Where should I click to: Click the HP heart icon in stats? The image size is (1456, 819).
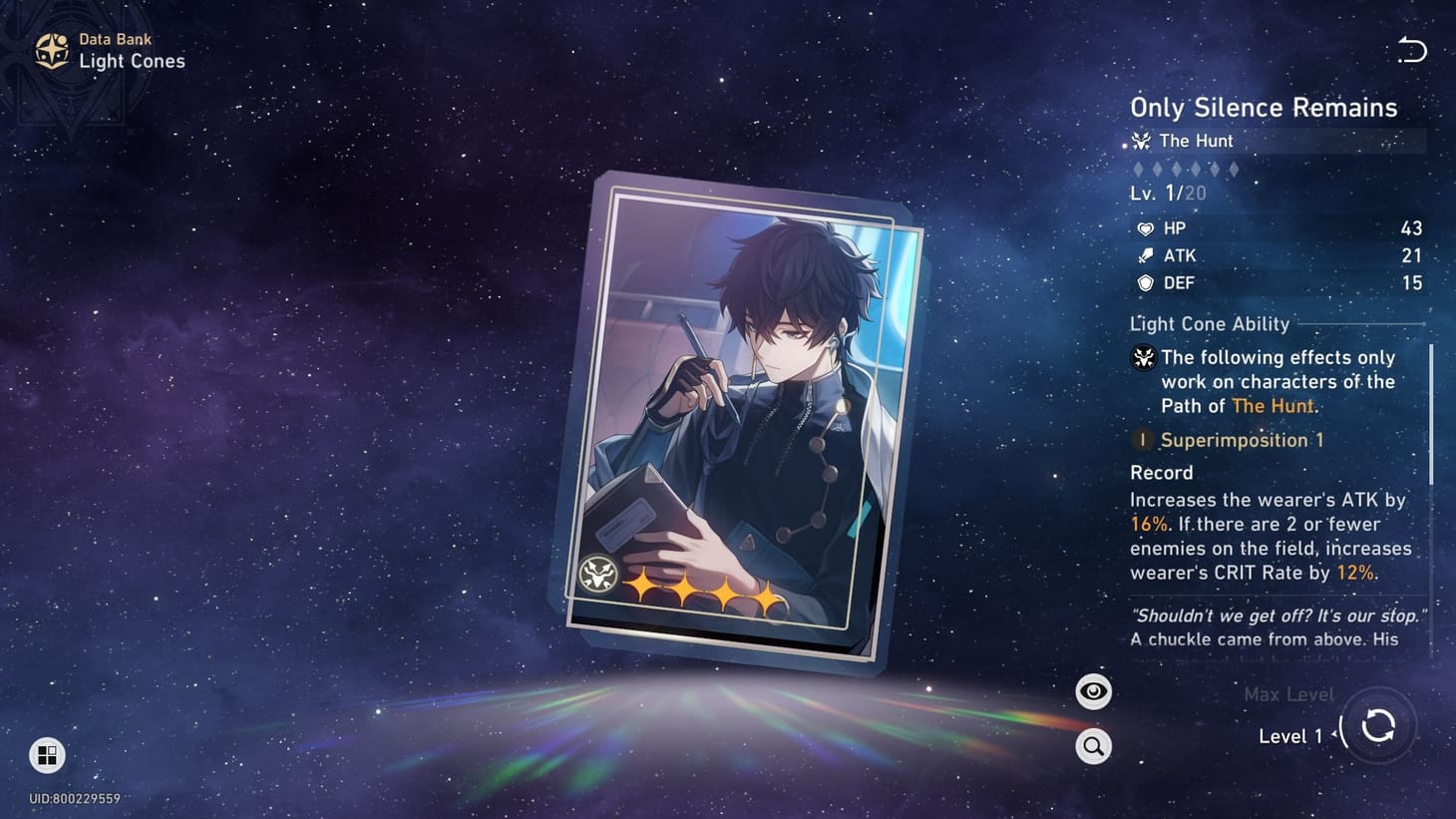(1145, 228)
